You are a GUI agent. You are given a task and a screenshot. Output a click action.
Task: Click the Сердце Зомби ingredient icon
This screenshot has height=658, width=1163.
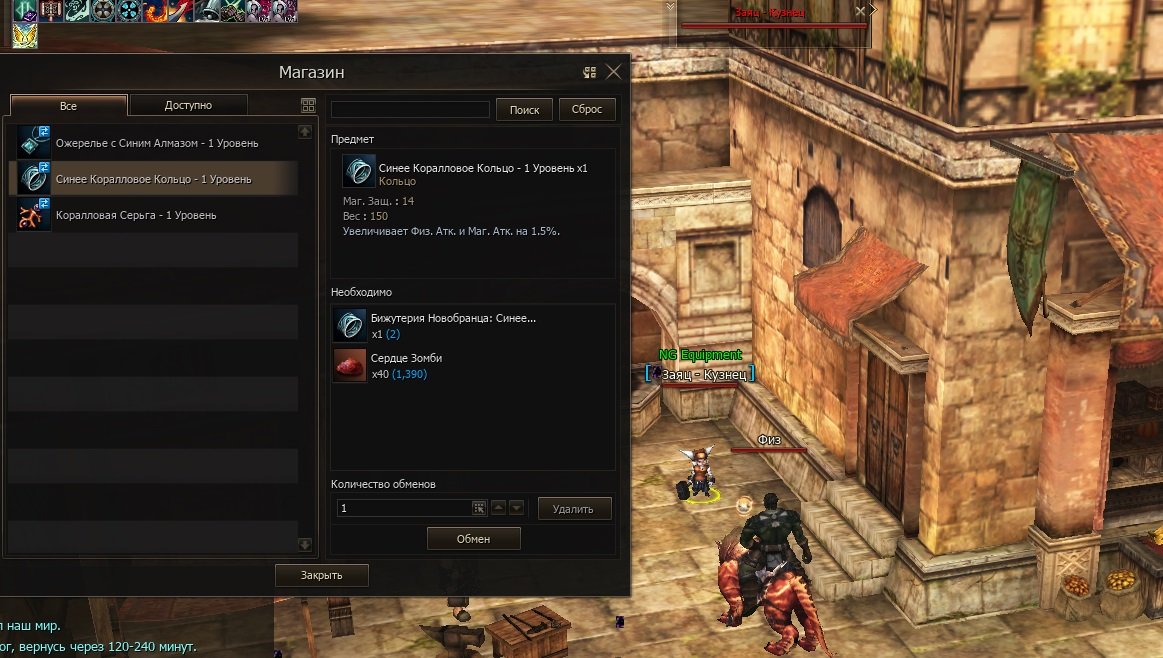pyautogui.click(x=350, y=366)
